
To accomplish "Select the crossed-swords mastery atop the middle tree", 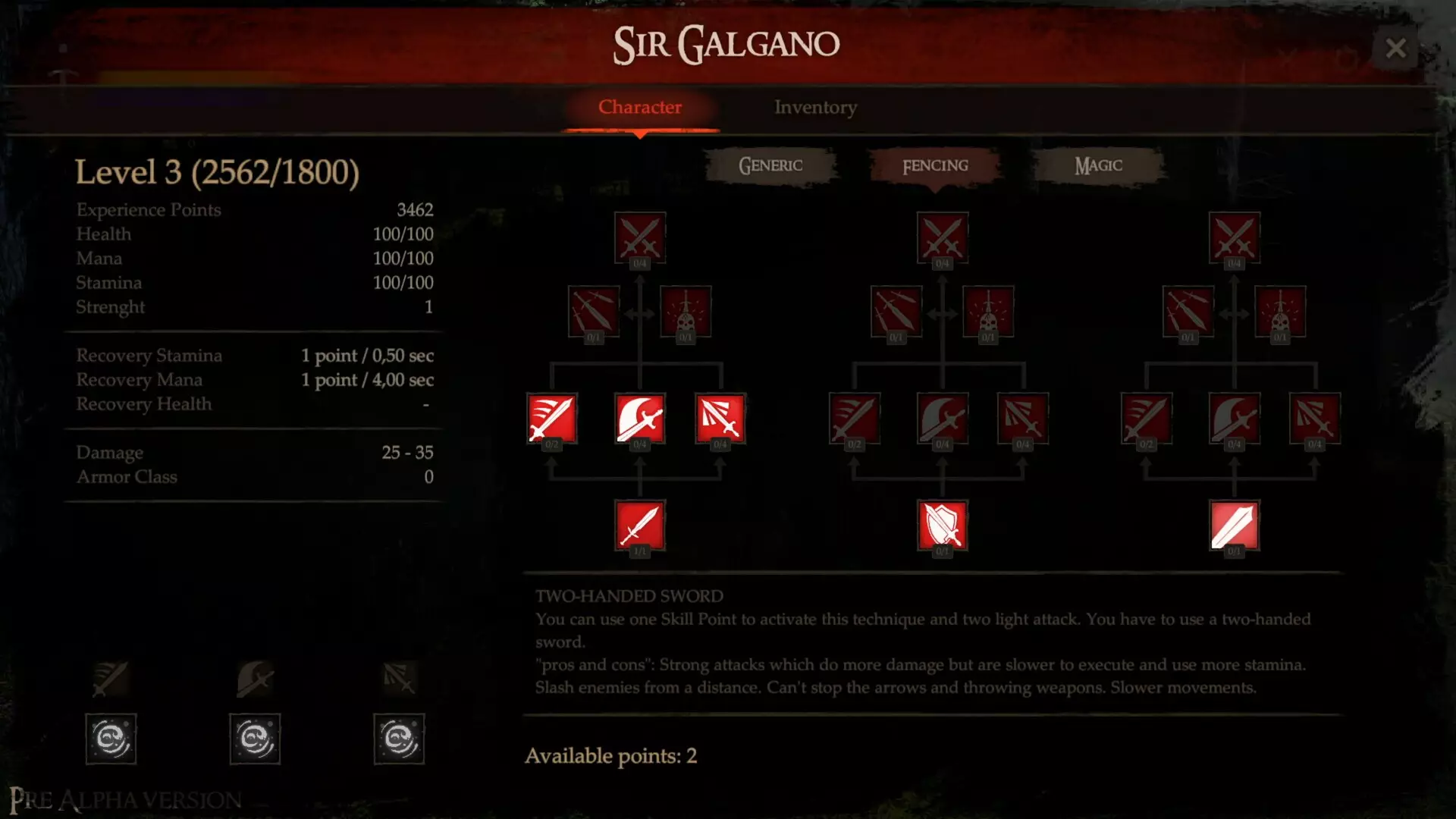I will [943, 237].
